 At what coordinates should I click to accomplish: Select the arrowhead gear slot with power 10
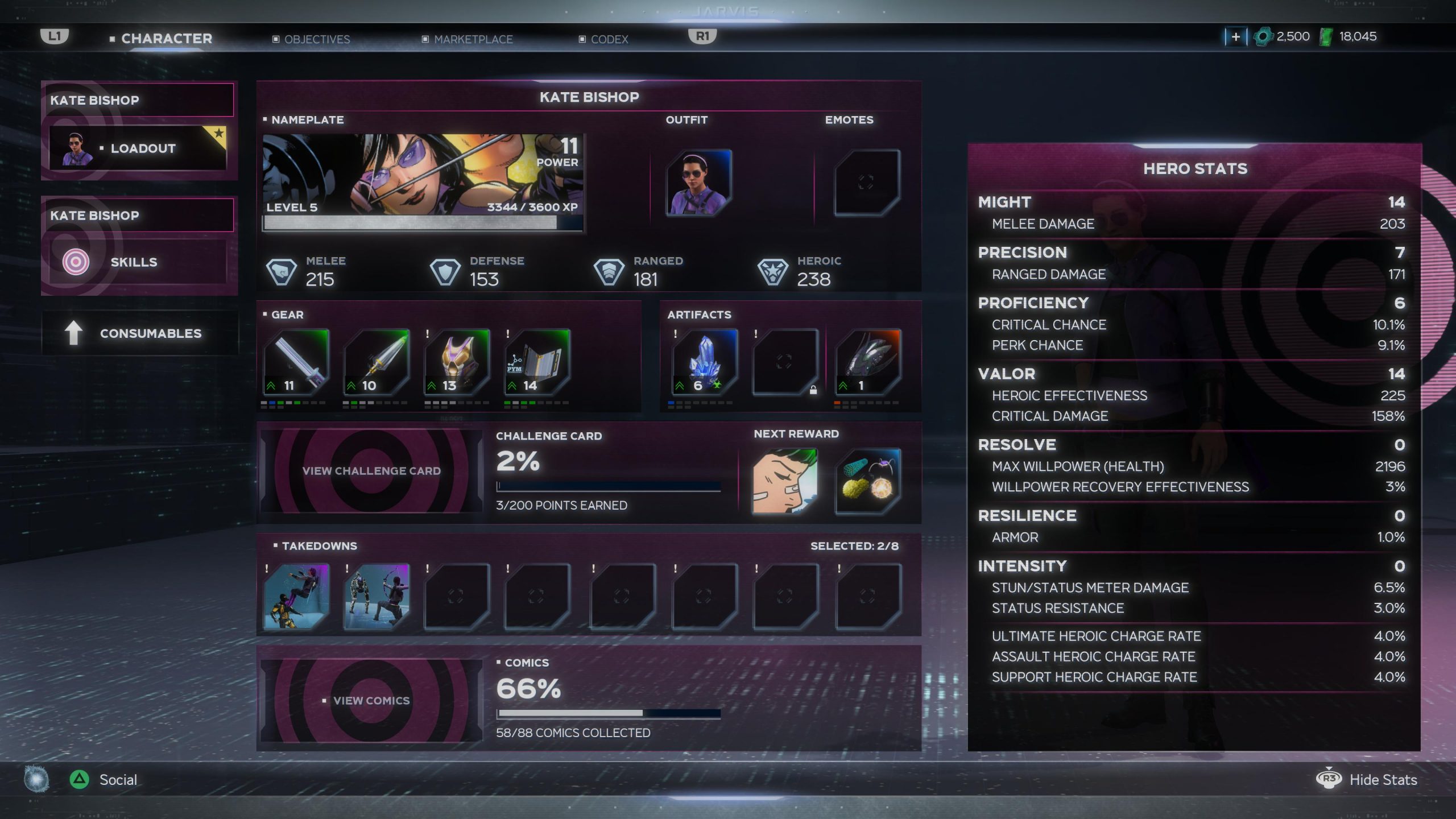[x=377, y=362]
